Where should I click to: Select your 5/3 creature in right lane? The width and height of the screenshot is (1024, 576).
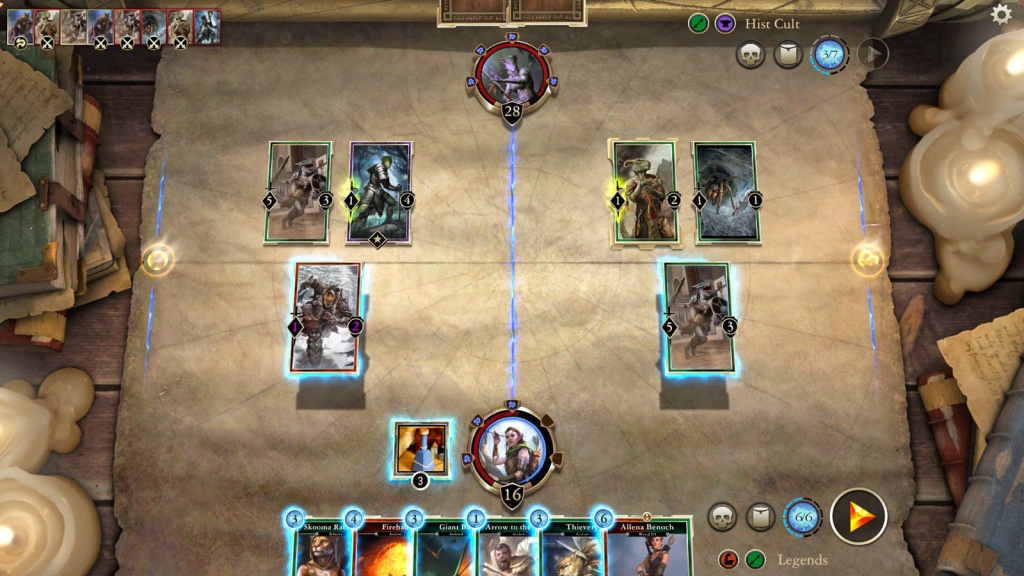698,315
